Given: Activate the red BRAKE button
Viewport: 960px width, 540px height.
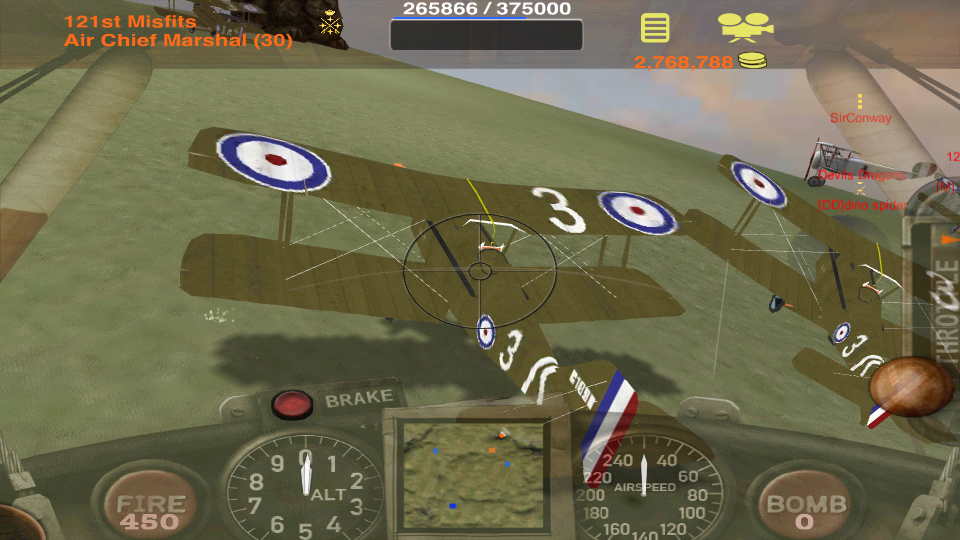Looking at the screenshot, I should coord(292,403).
